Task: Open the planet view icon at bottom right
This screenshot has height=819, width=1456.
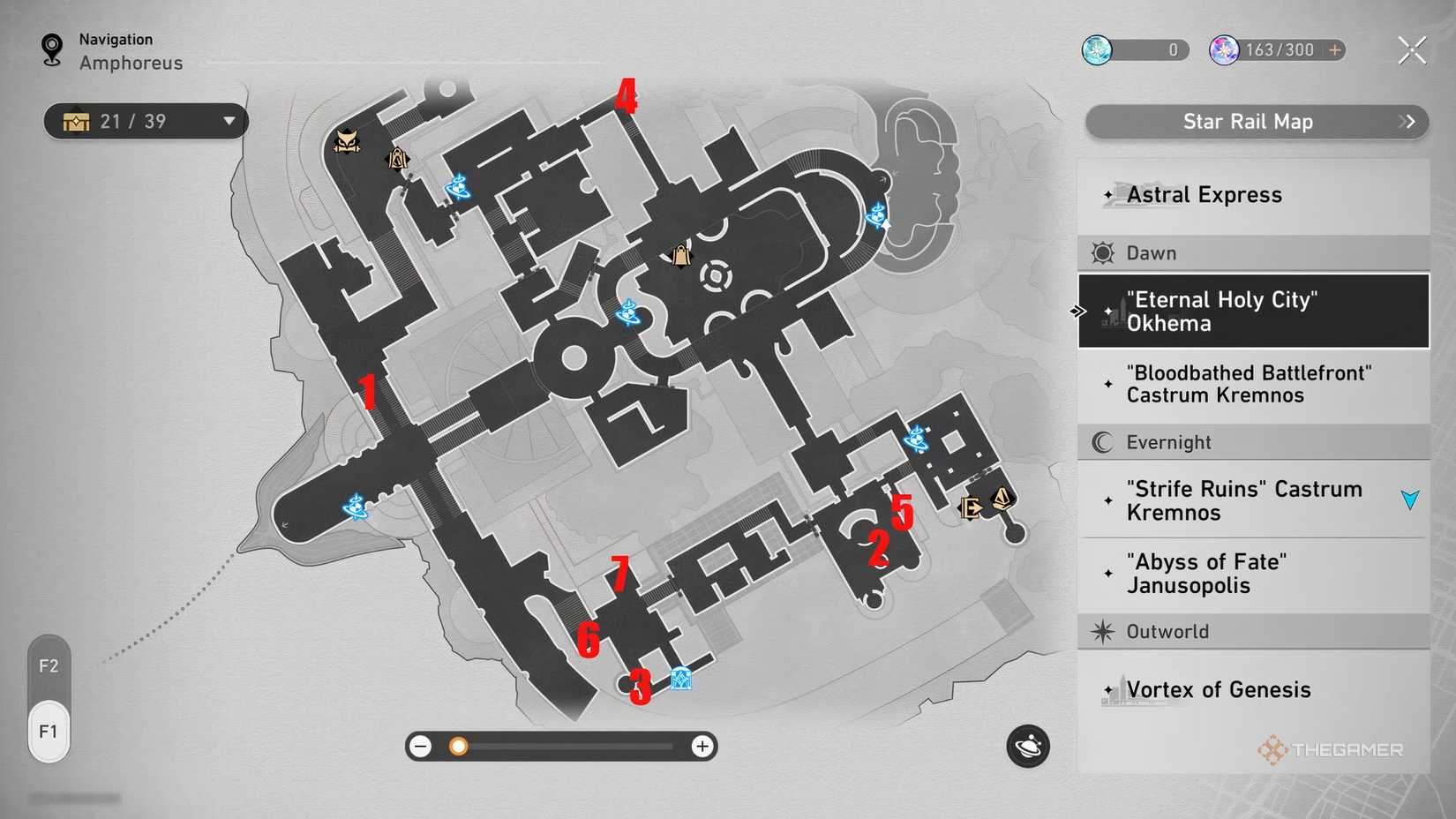Action: (x=1028, y=747)
